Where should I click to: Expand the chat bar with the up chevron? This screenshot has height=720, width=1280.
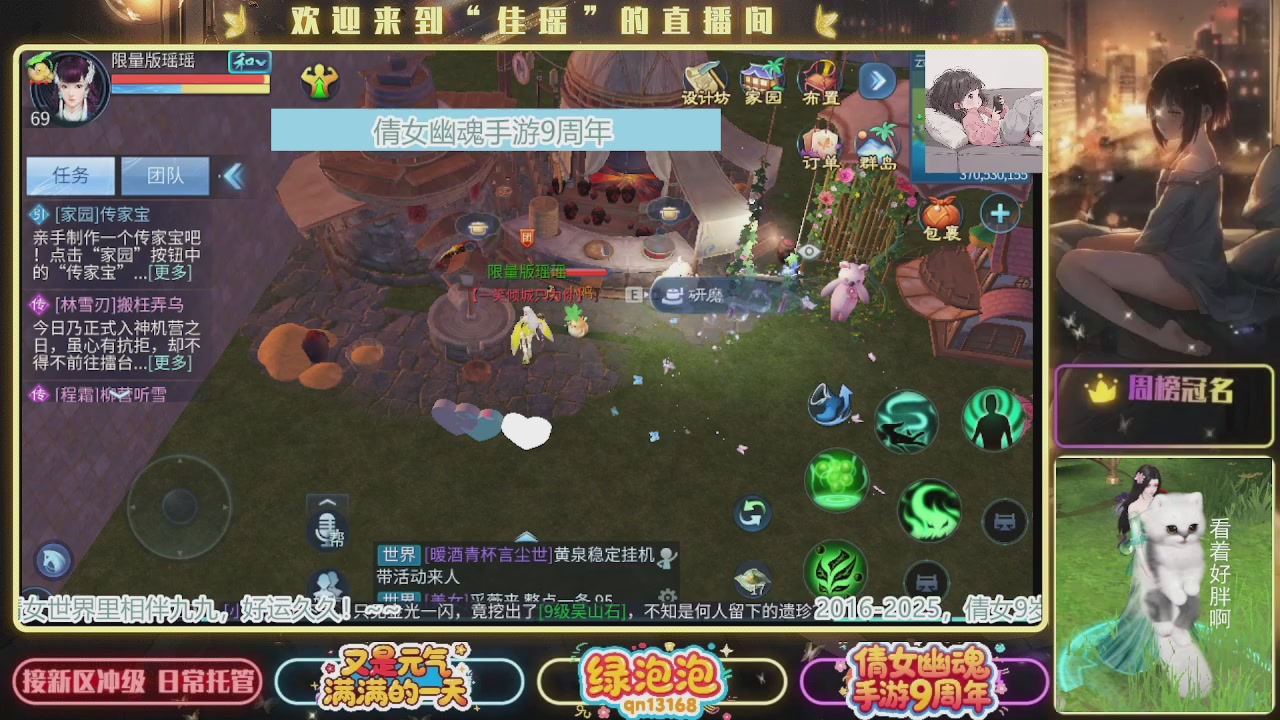pos(325,500)
